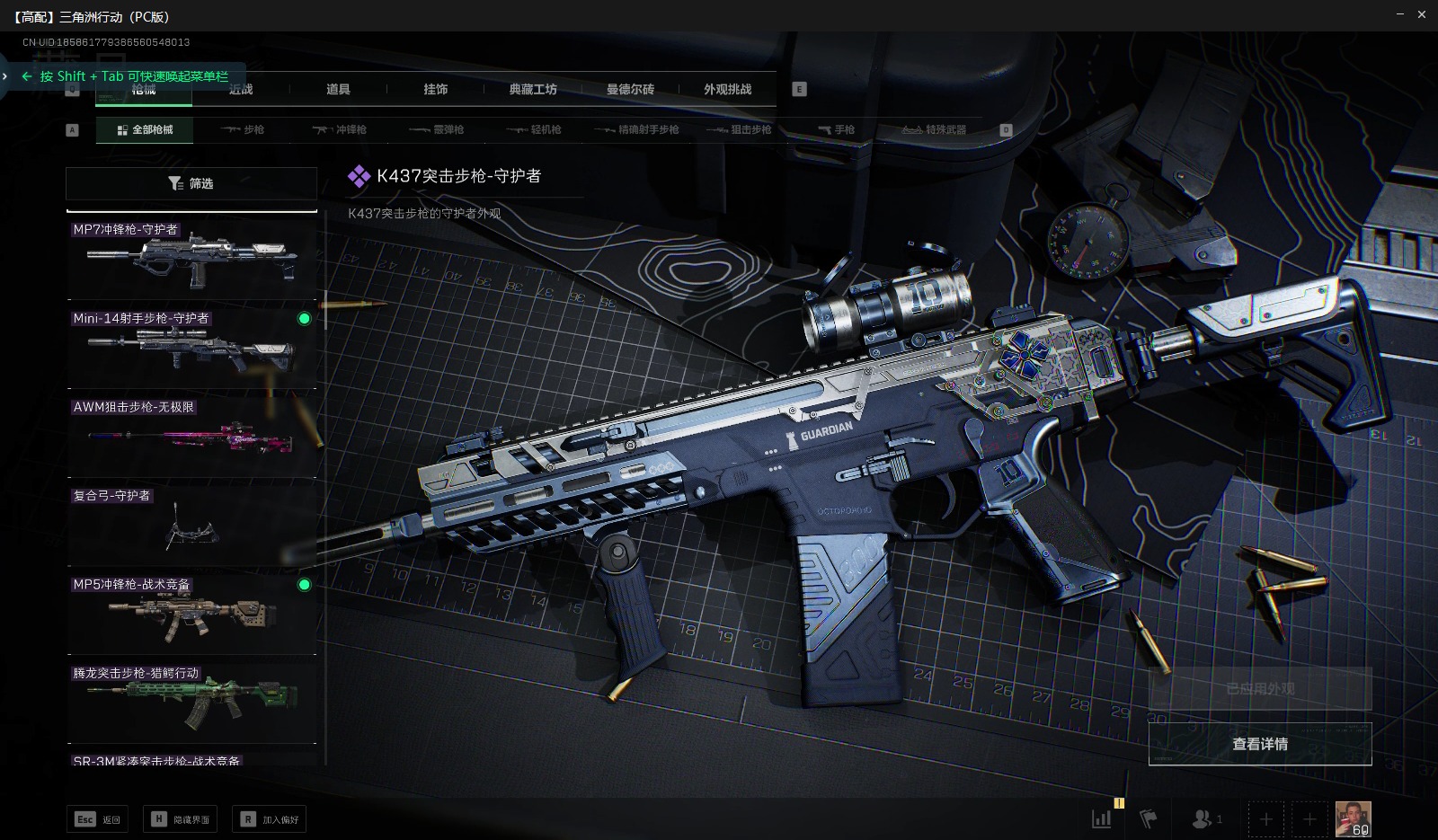Filter skins by 冲锋枪 (SMG) category
Image resolution: width=1438 pixels, height=840 pixels.
tap(340, 129)
